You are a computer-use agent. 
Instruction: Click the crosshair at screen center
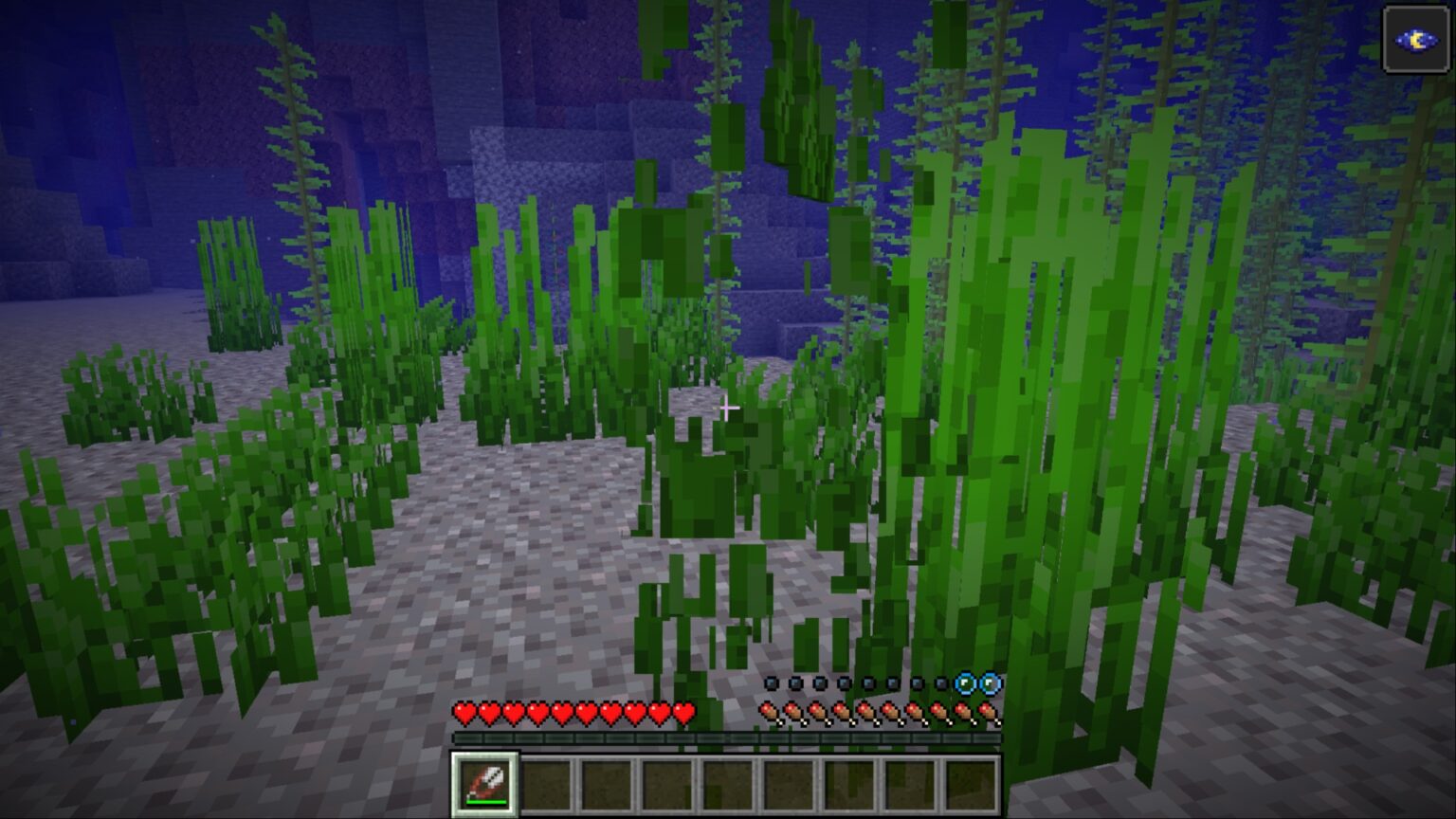728,408
